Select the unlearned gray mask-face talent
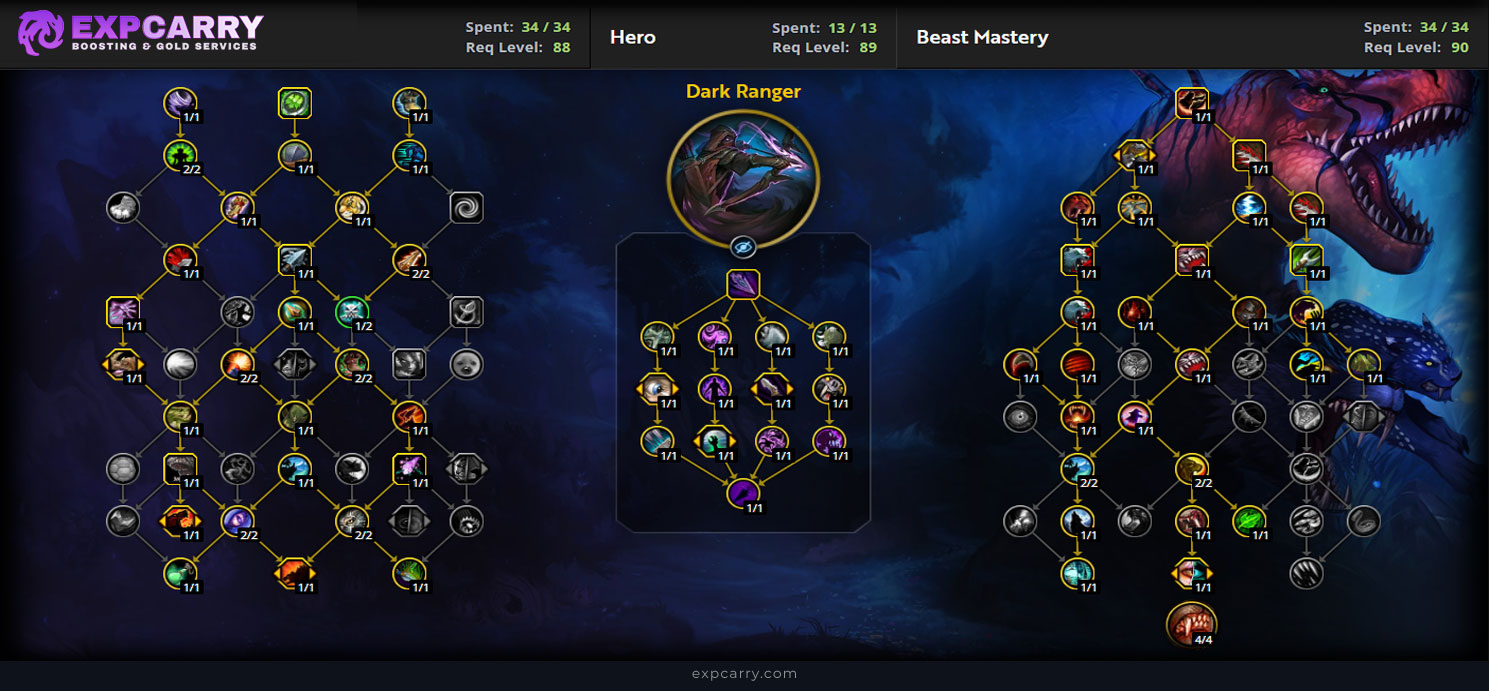Viewport: 1489px width, 691px height. (466, 363)
